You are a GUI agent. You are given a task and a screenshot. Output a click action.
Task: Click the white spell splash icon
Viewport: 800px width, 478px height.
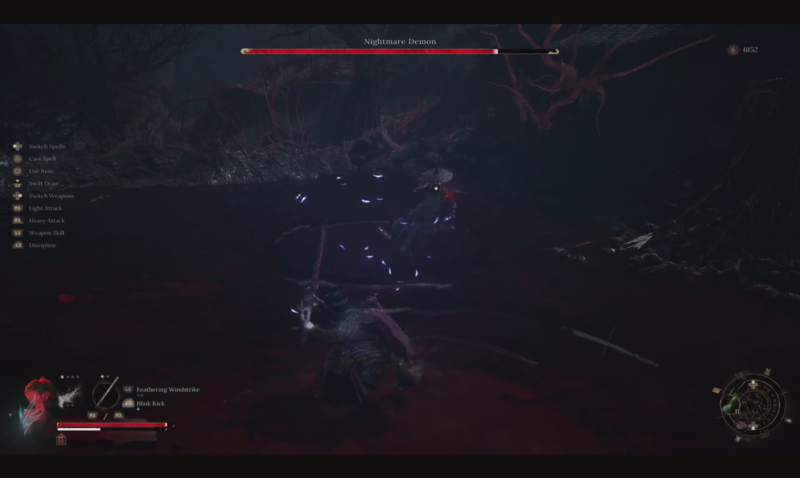69,397
